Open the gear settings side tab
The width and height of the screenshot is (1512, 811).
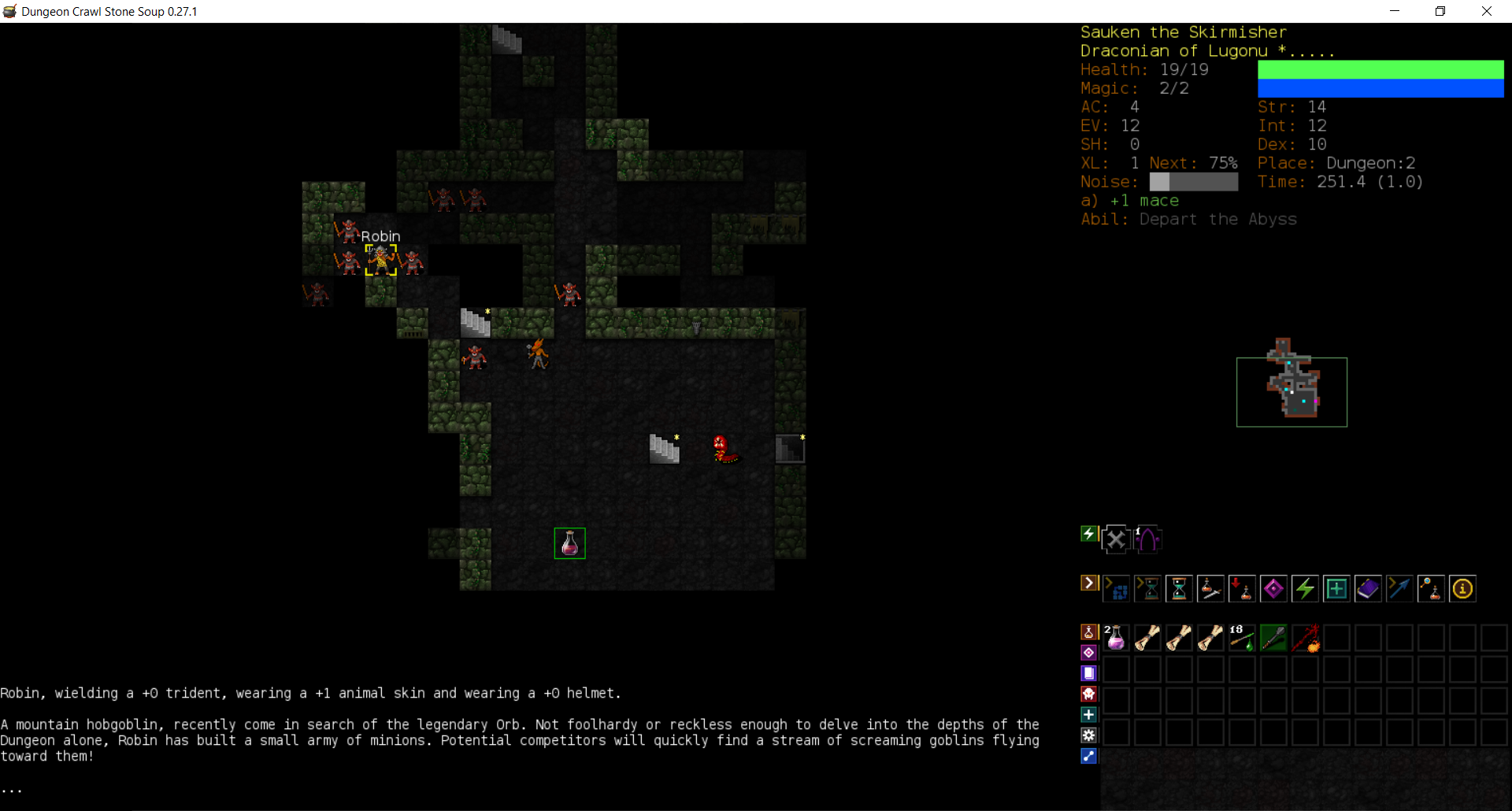tap(1089, 735)
